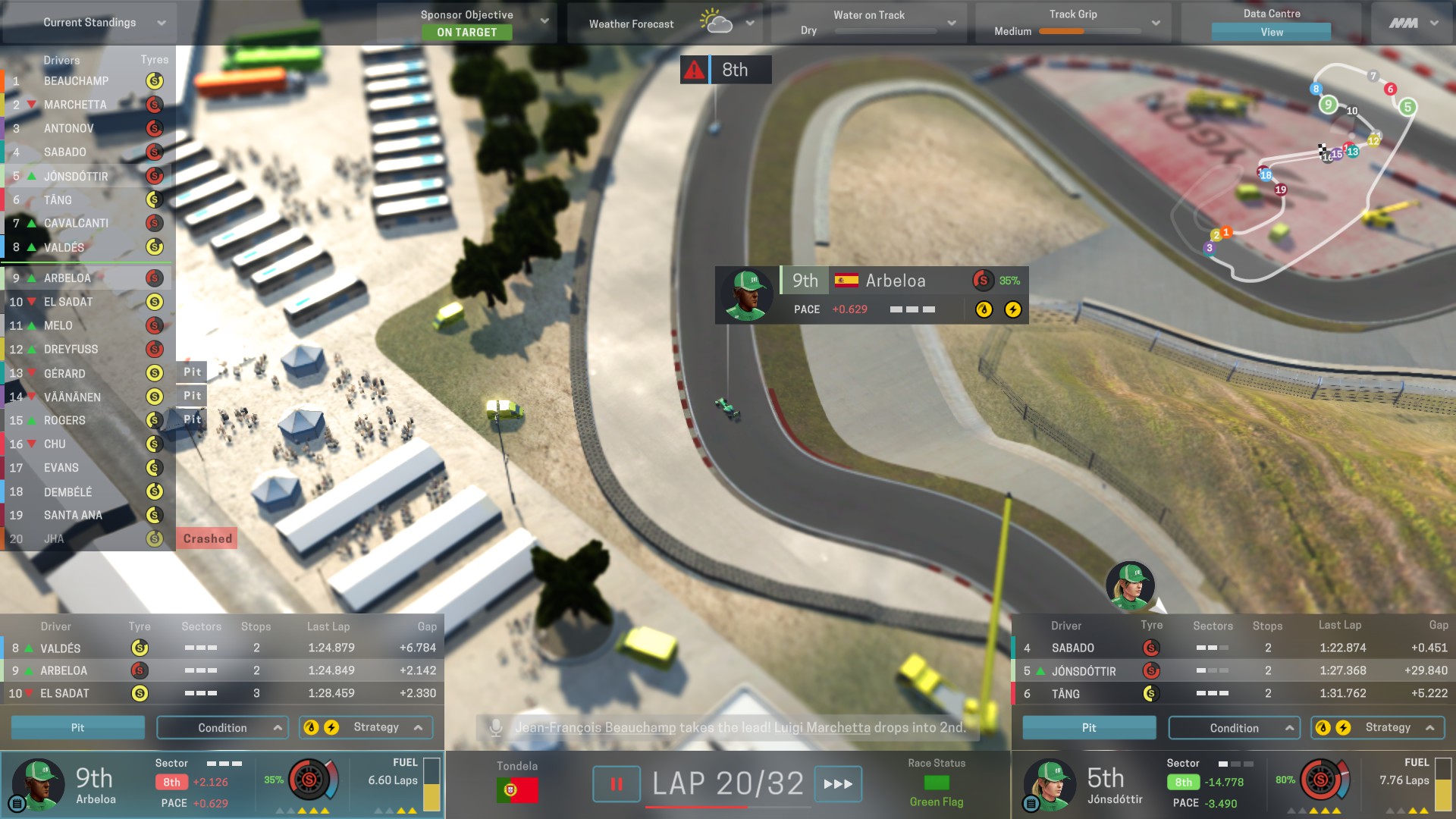Select Cavalcanti in the standings list
The height and width of the screenshot is (819, 1456).
pos(76,223)
